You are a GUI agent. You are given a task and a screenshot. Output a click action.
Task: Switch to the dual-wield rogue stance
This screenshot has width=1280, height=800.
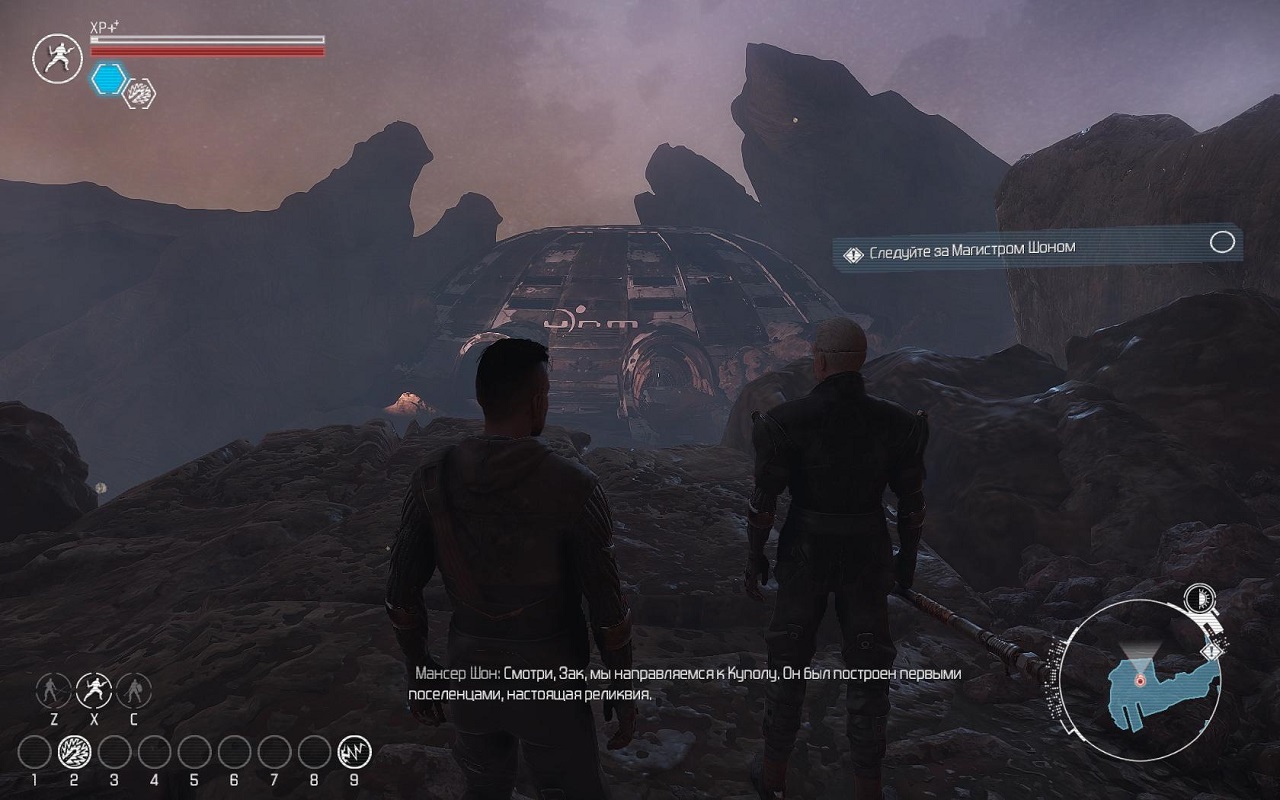click(94, 690)
